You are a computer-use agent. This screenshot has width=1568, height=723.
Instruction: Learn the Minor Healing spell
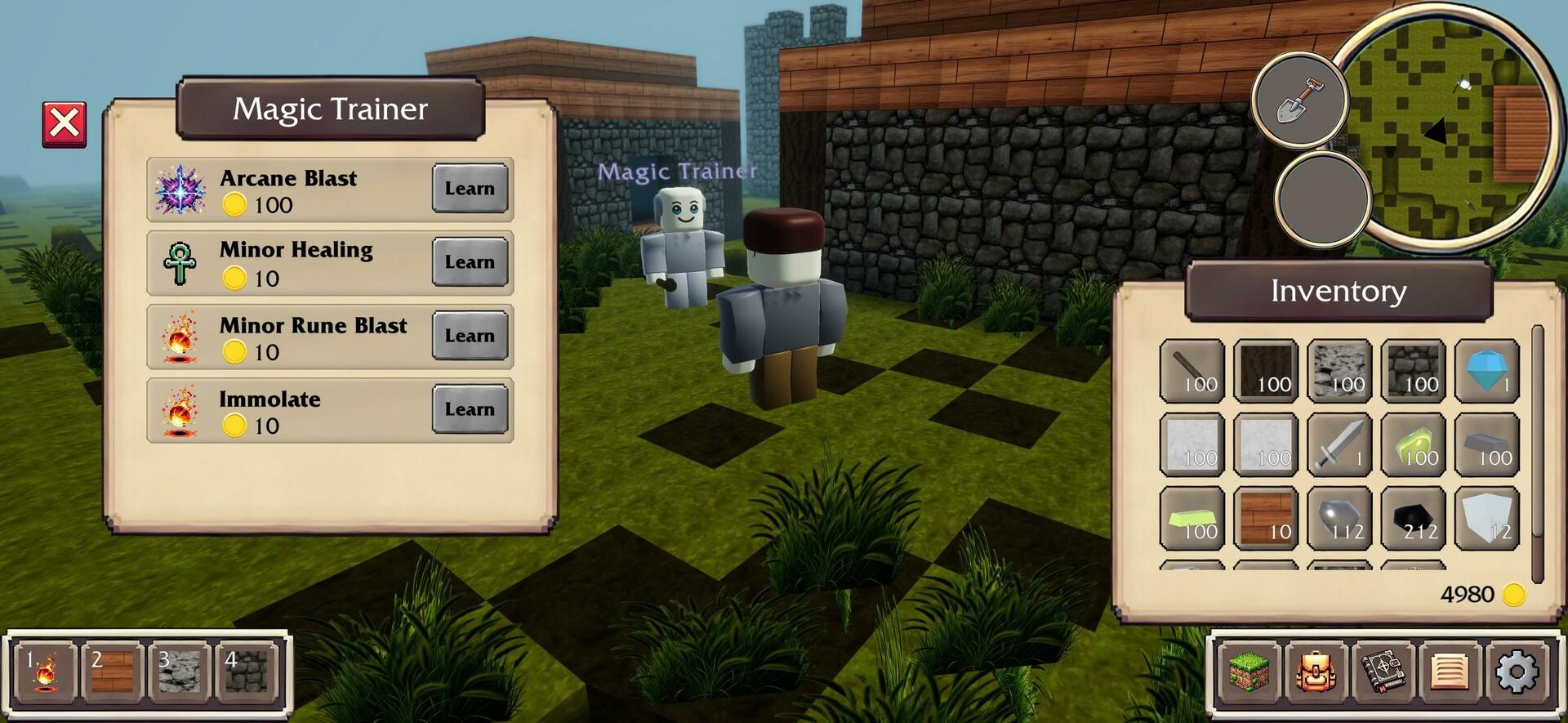(469, 262)
